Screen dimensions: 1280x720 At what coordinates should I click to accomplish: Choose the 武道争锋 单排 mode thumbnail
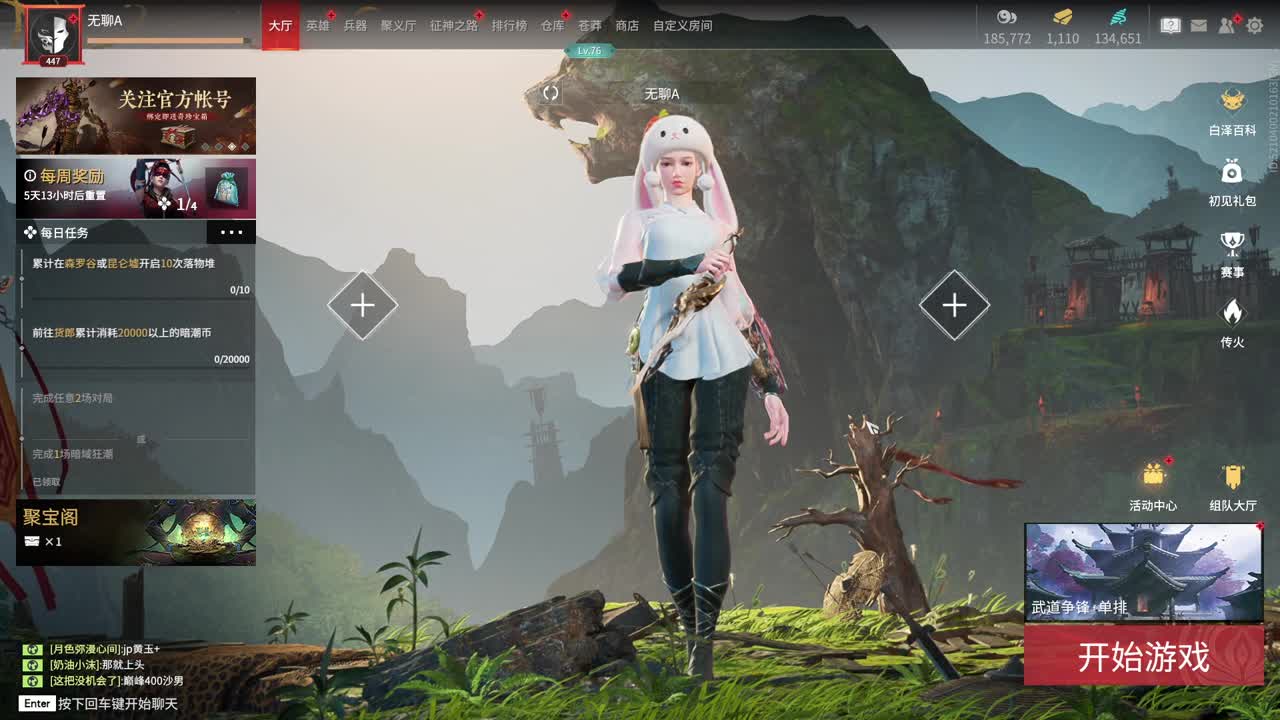[x=1143, y=571]
